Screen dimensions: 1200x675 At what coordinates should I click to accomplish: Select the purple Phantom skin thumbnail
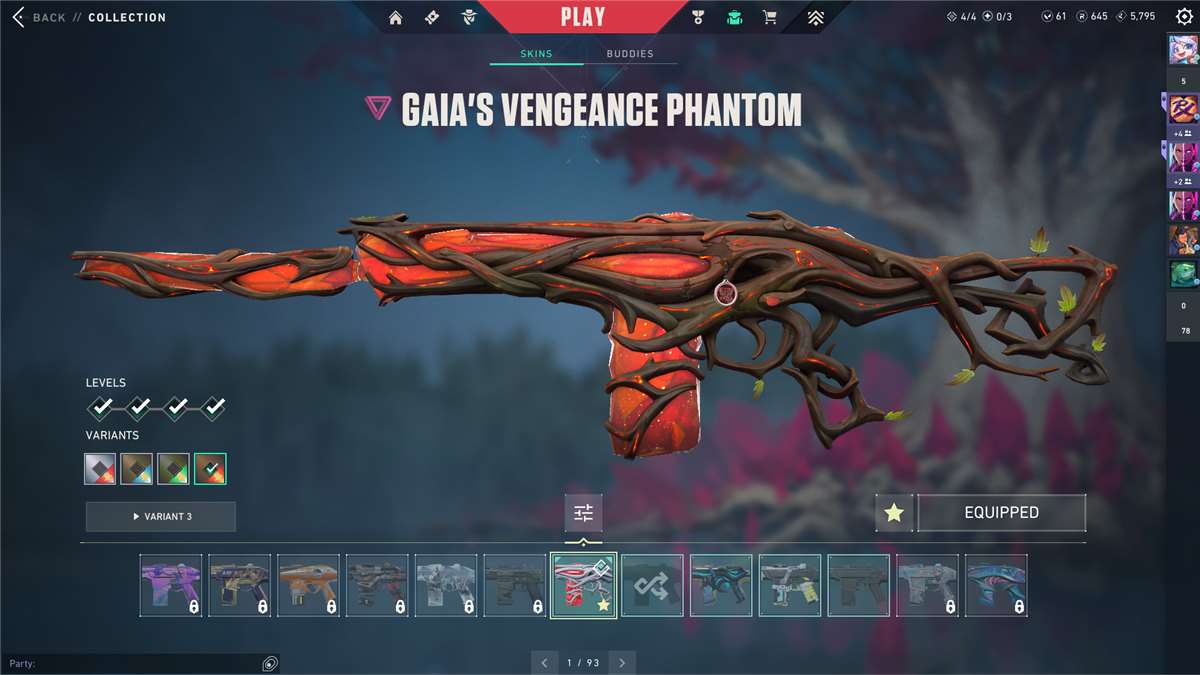pos(170,585)
